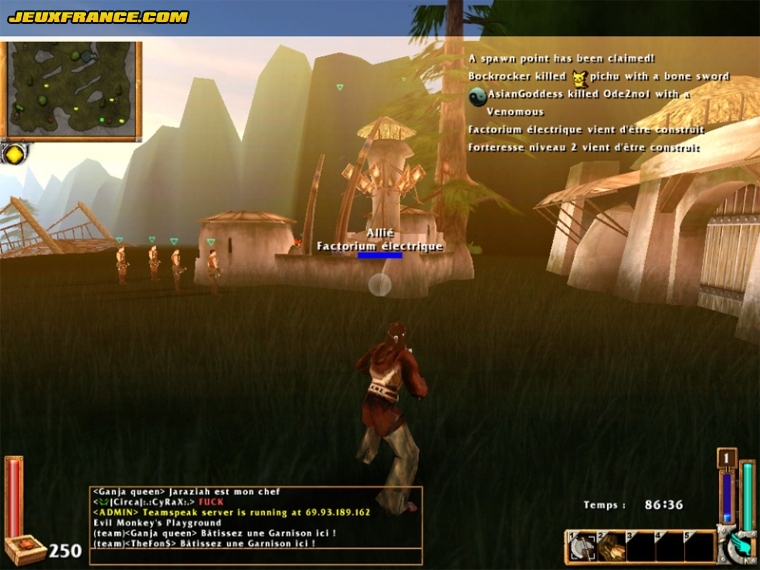Click the JEUXFRANCE.COM logo banner
The height and width of the screenshot is (570, 760).
[x=98, y=17]
